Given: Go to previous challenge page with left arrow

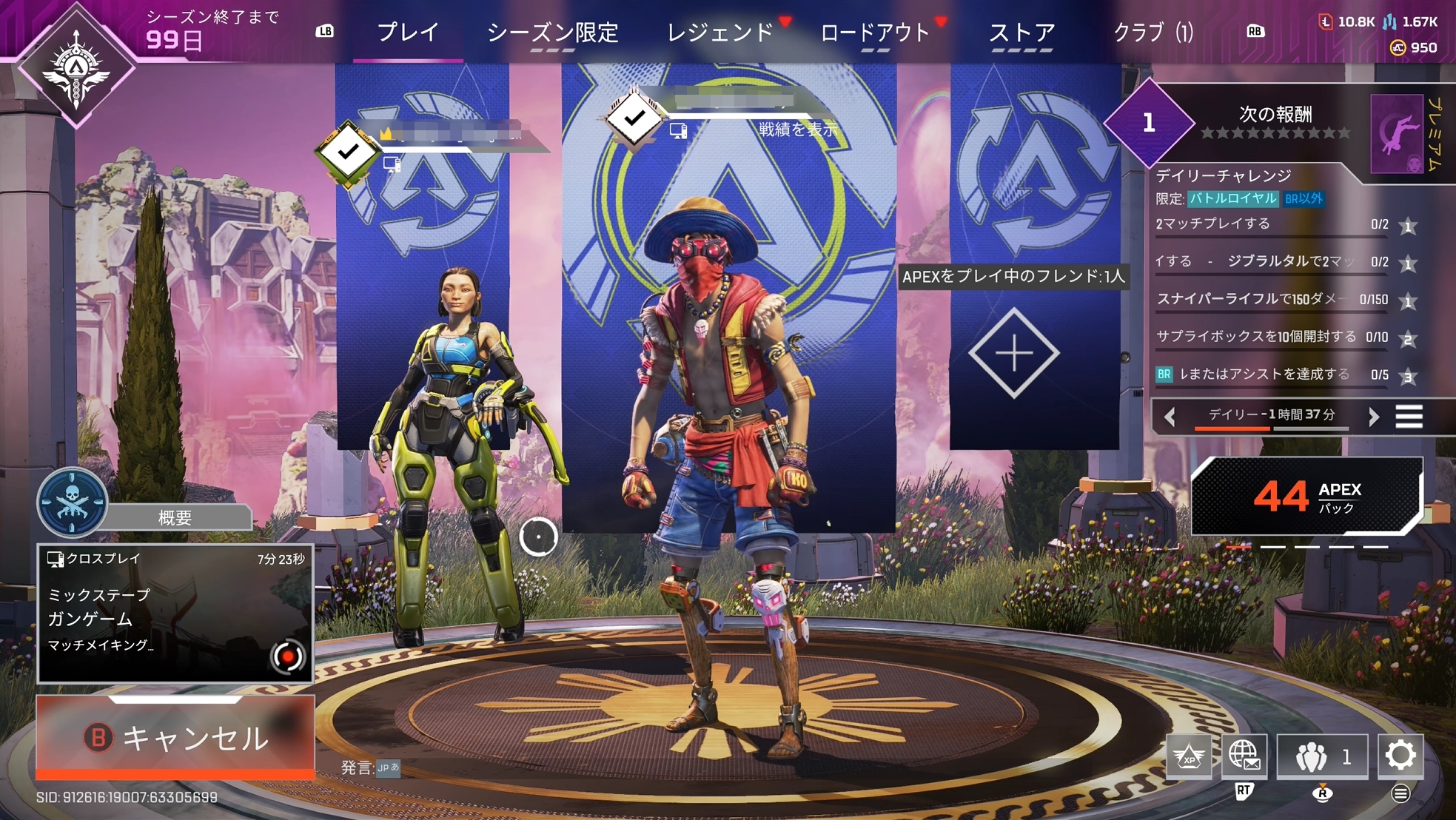Looking at the screenshot, I should (1171, 417).
